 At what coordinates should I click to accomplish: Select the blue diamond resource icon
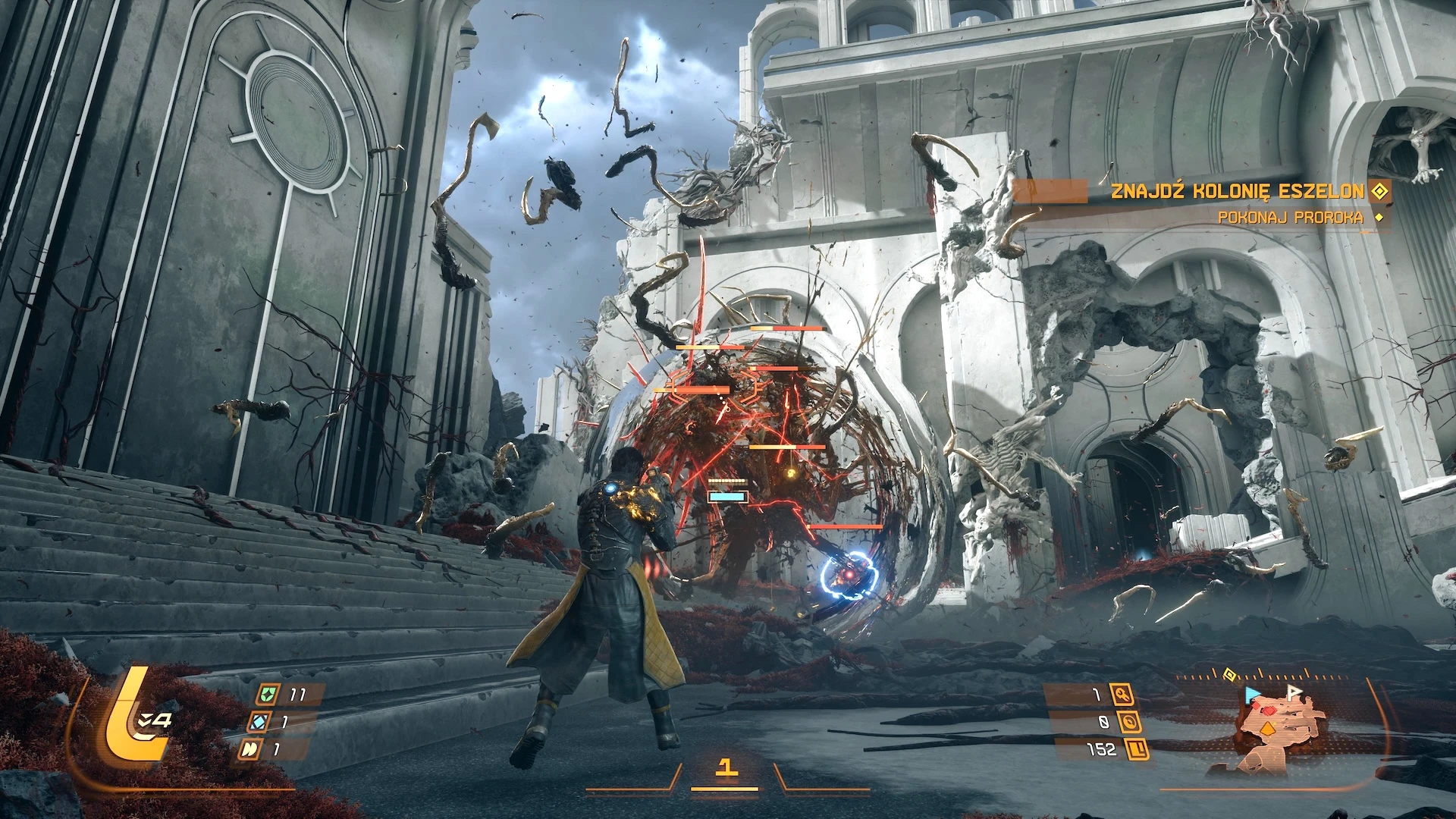coord(259,721)
